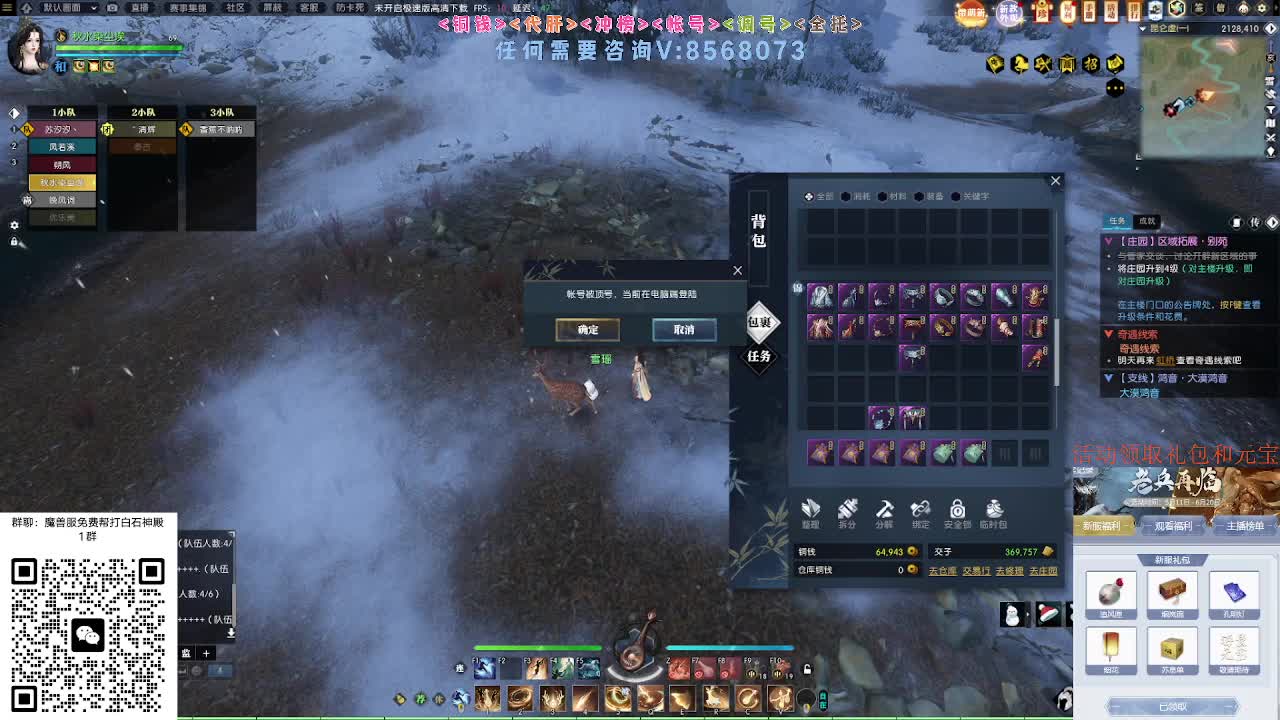Open the 安全锁 security lock icon
This screenshot has height=720, width=1280.
[957, 511]
